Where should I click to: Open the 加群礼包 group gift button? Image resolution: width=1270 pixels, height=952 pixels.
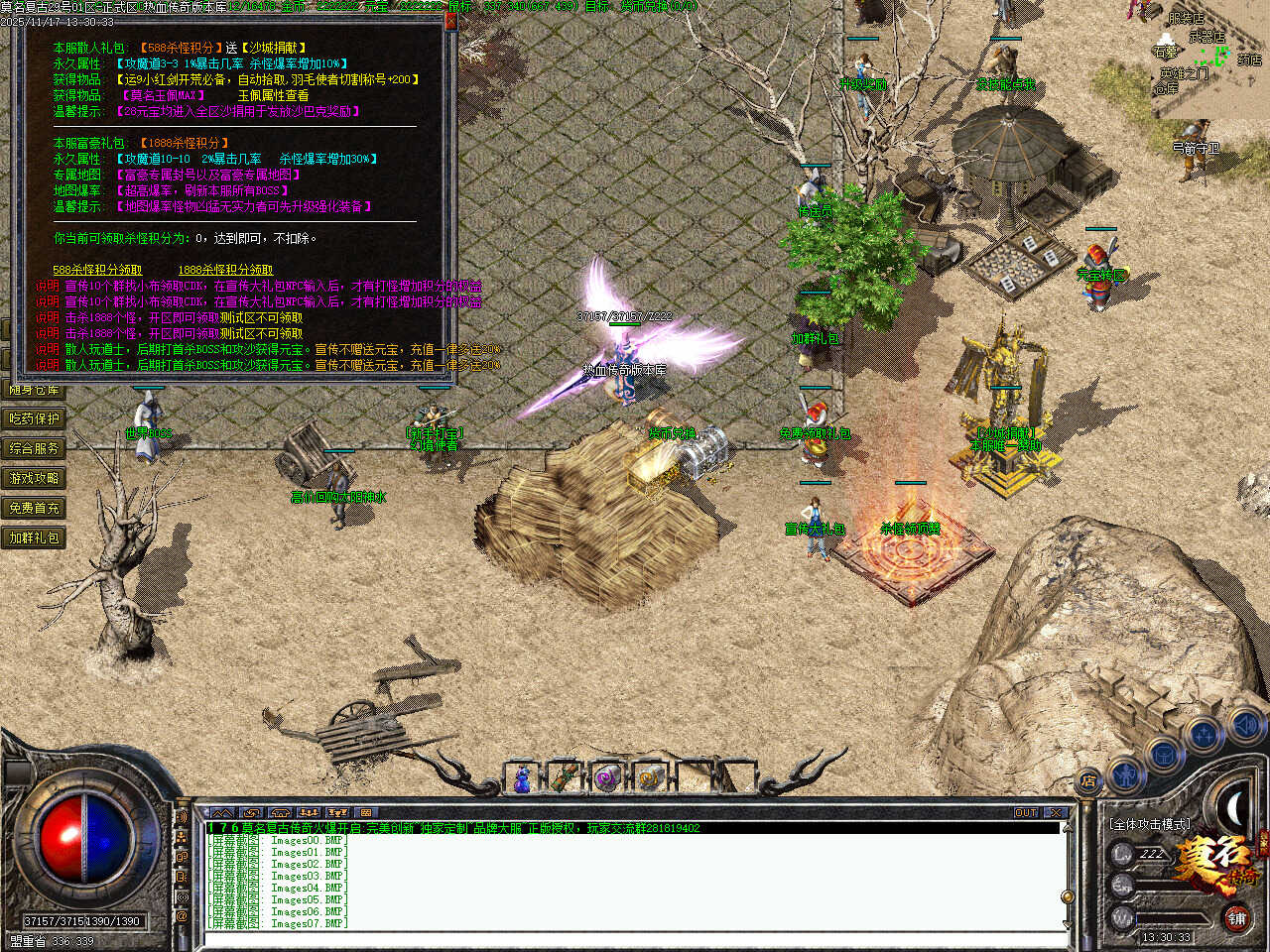35,537
